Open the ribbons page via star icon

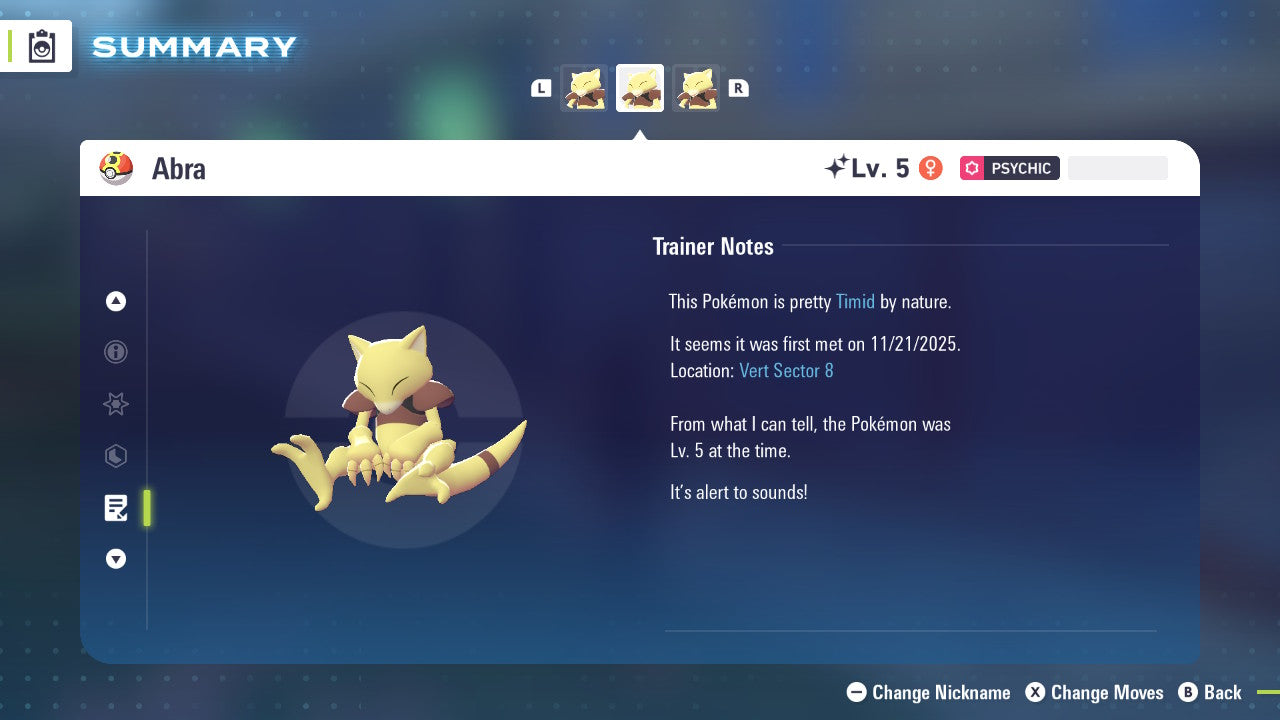(x=116, y=404)
